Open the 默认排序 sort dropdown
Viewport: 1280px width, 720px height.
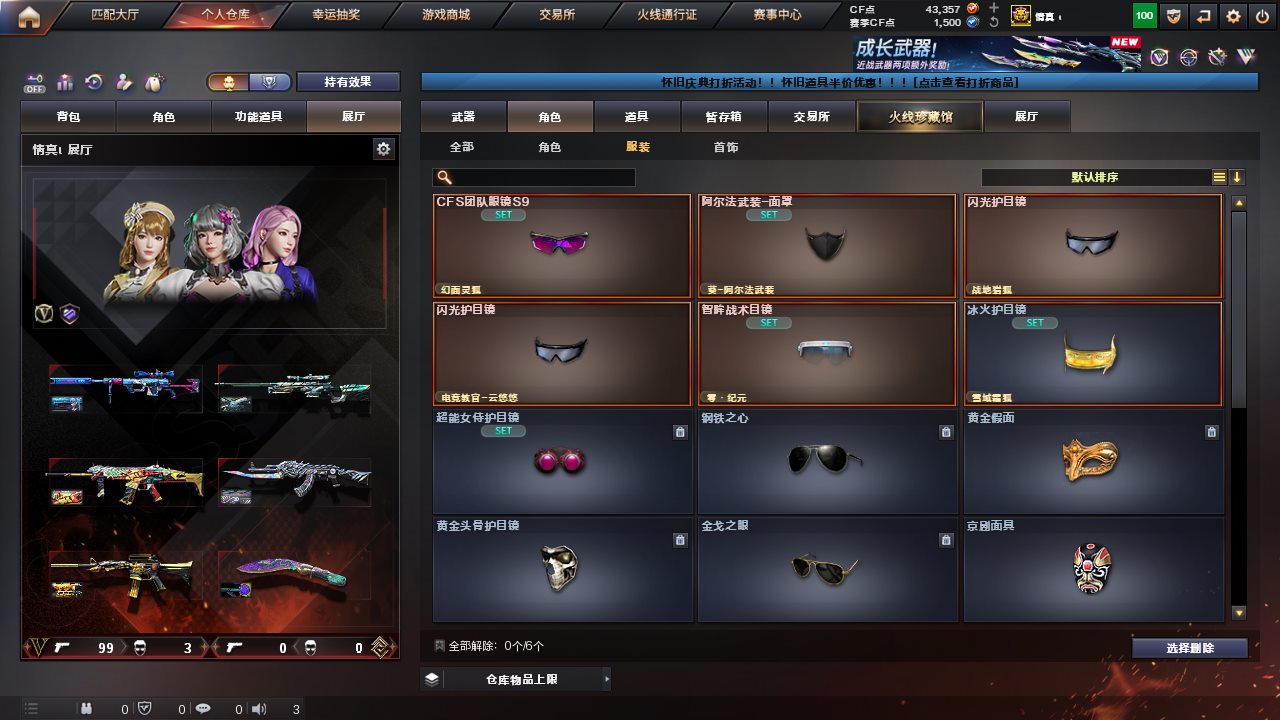coord(1095,177)
